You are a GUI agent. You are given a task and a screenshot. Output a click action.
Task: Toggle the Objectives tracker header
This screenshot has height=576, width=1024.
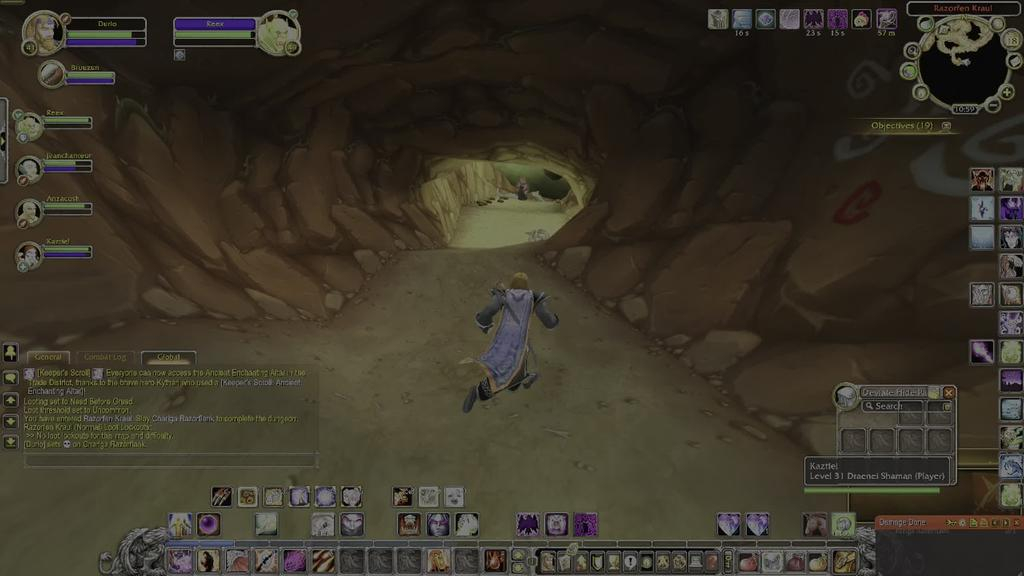pos(902,126)
